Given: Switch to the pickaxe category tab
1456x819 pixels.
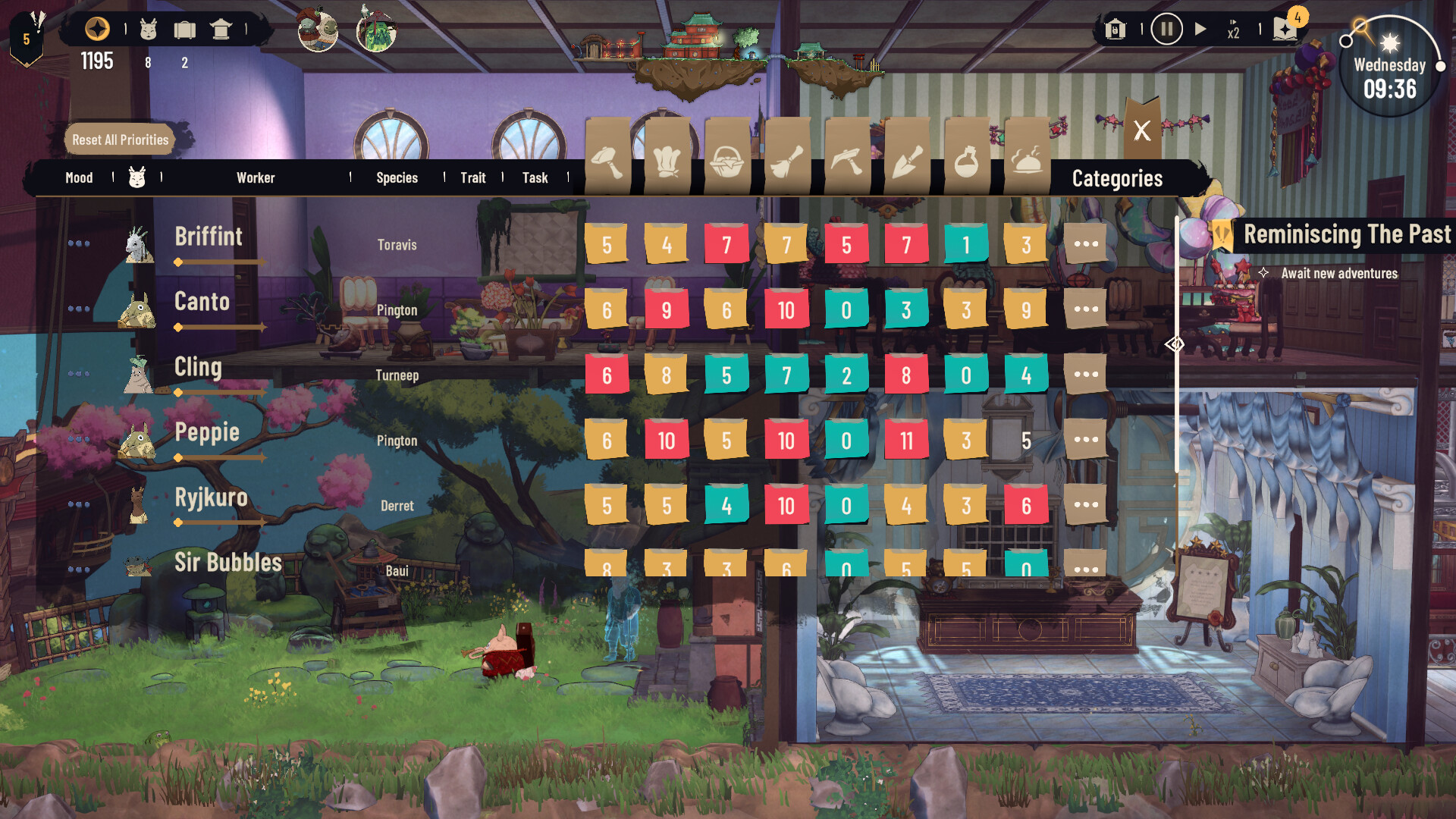Looking at the screenshot, I should click(x=846, y=161).
